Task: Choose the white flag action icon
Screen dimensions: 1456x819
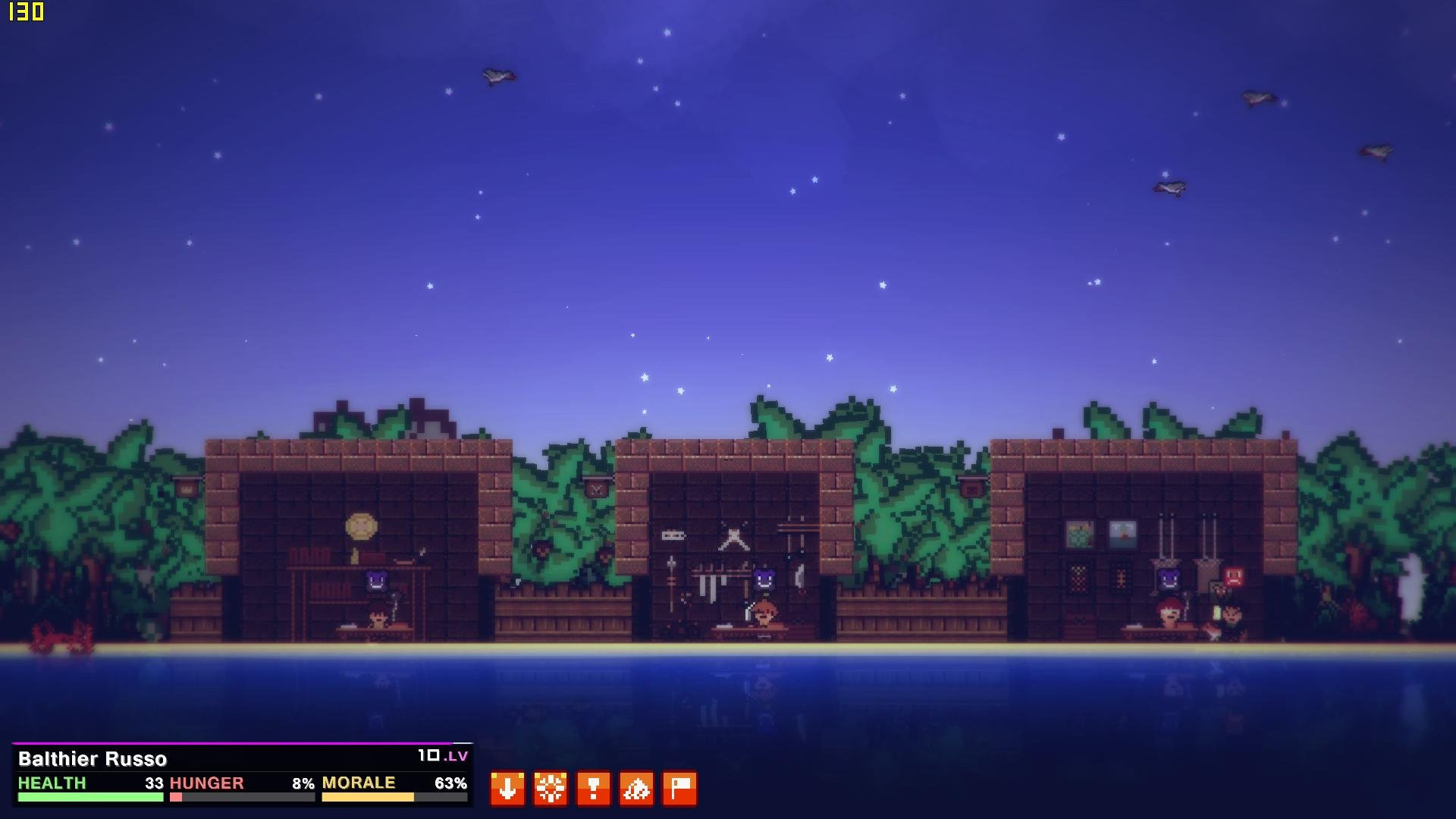Action: [680, 789]
